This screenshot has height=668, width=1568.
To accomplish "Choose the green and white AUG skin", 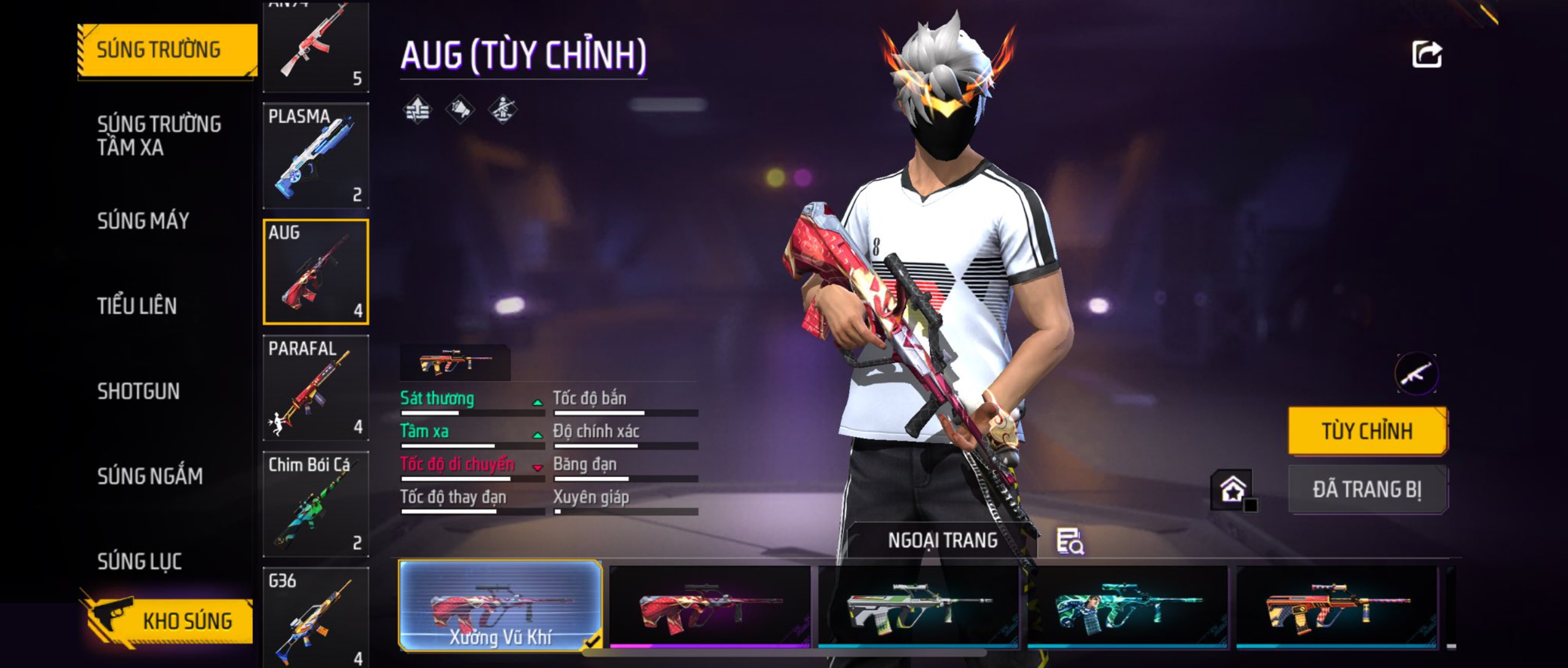I will tap(918, 607).
